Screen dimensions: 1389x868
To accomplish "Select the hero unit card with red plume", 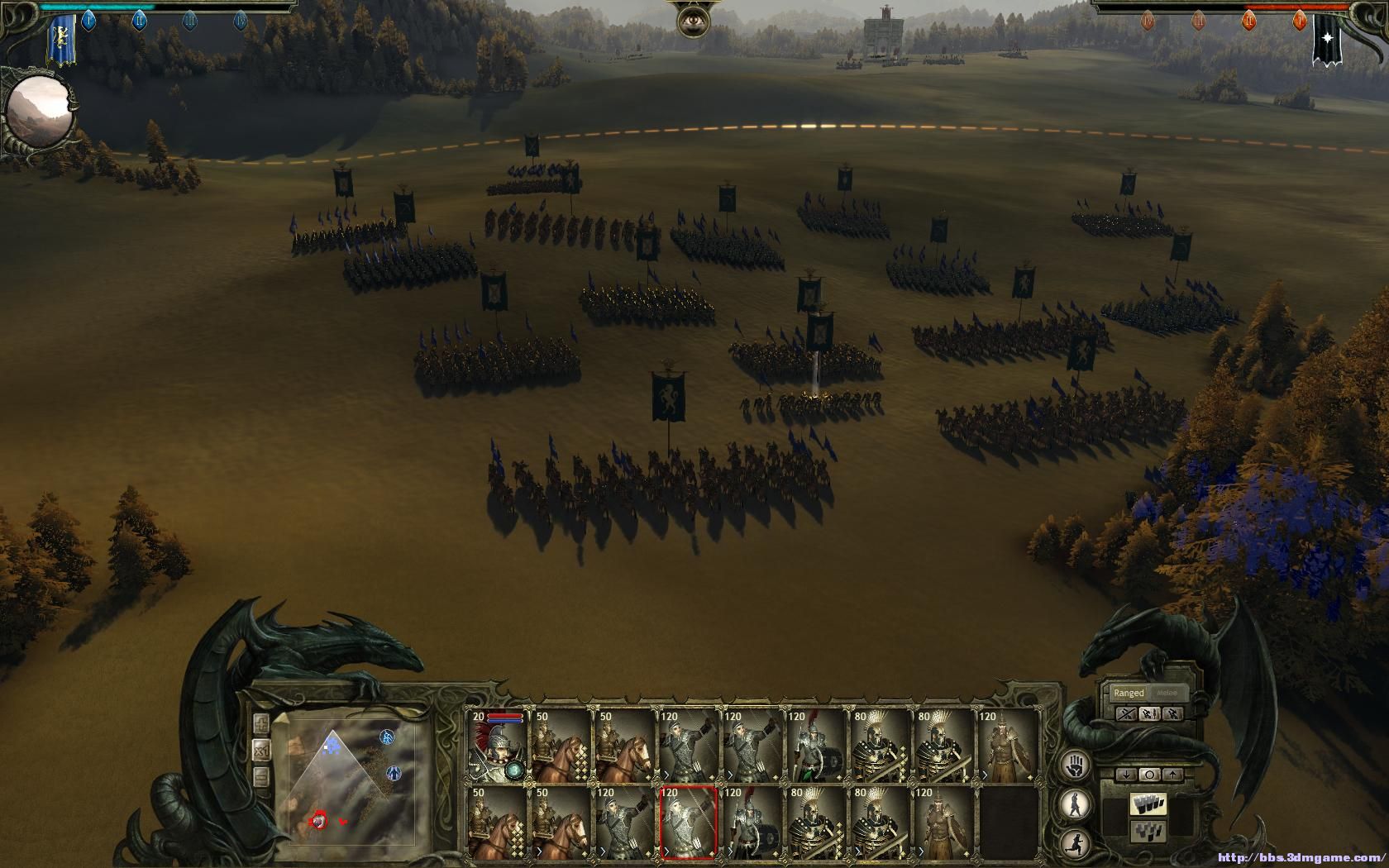I will pyautogui.click(x=496, y=746).
